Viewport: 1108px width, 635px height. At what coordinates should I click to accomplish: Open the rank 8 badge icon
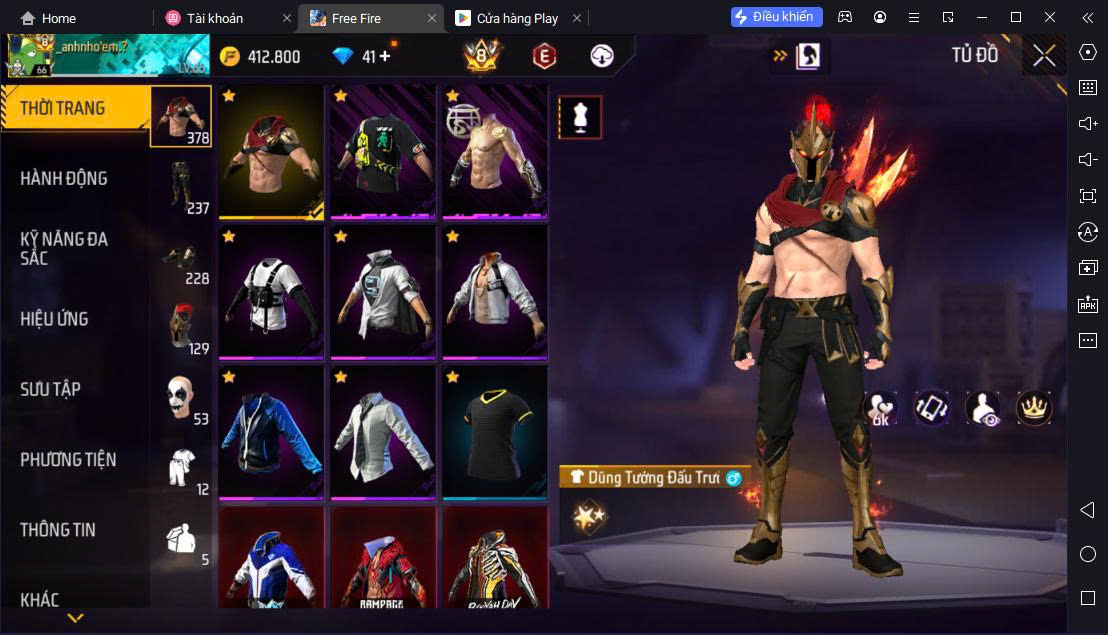[x=482, y=56]
